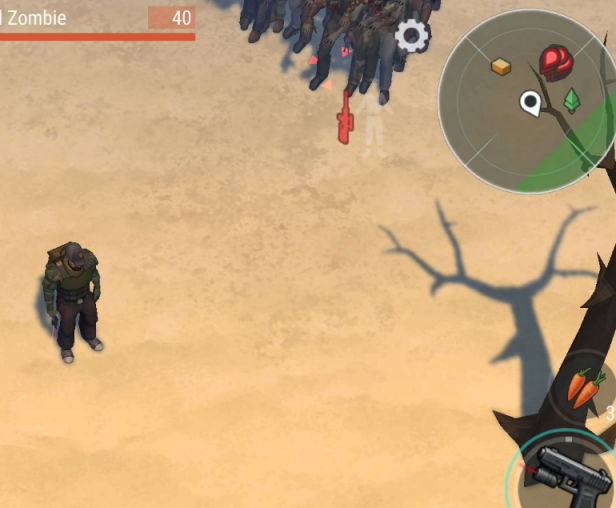Click the white location pin on minimap

529,102
